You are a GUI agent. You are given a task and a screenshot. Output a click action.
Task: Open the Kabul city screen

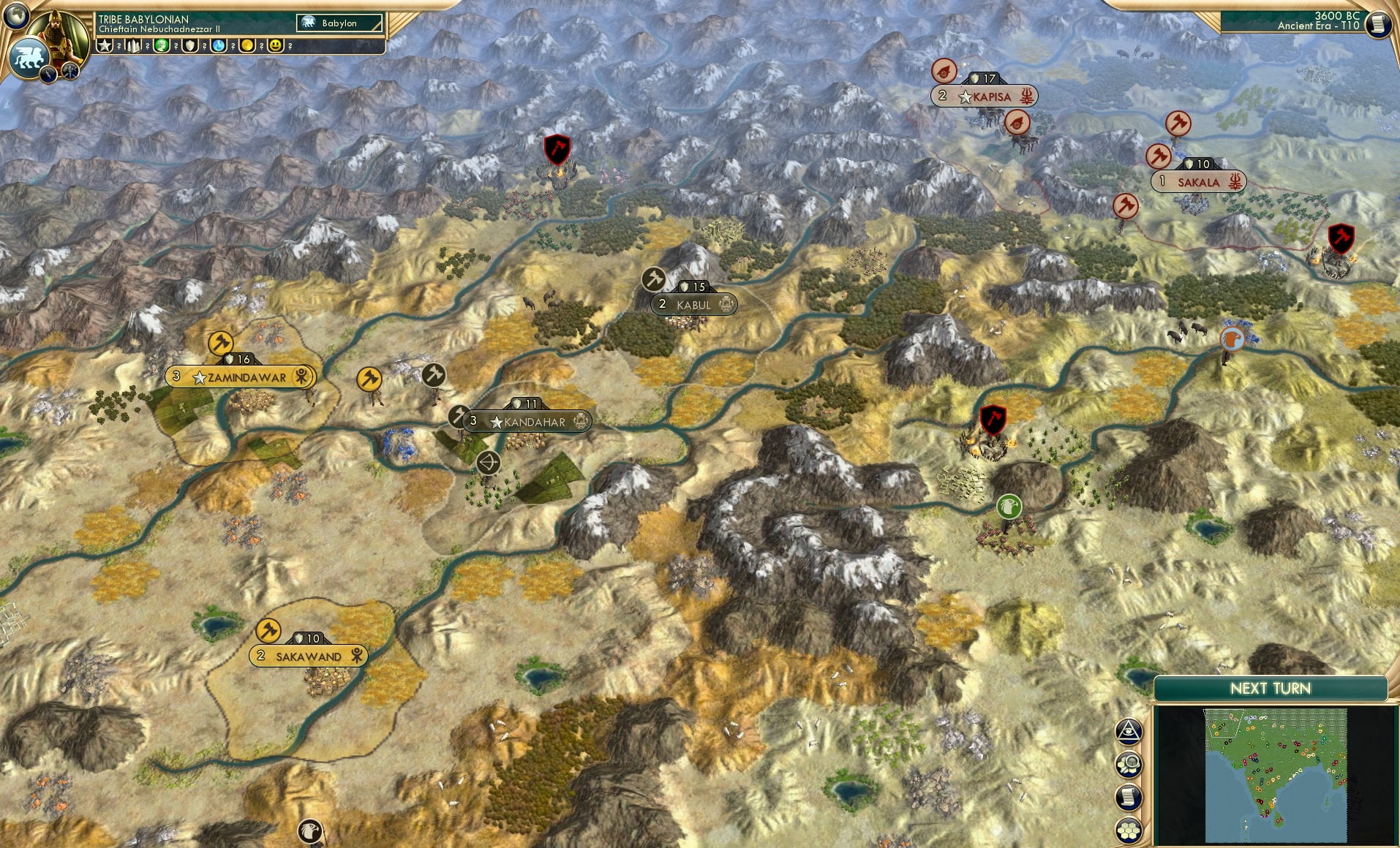(x=693, y=304)
